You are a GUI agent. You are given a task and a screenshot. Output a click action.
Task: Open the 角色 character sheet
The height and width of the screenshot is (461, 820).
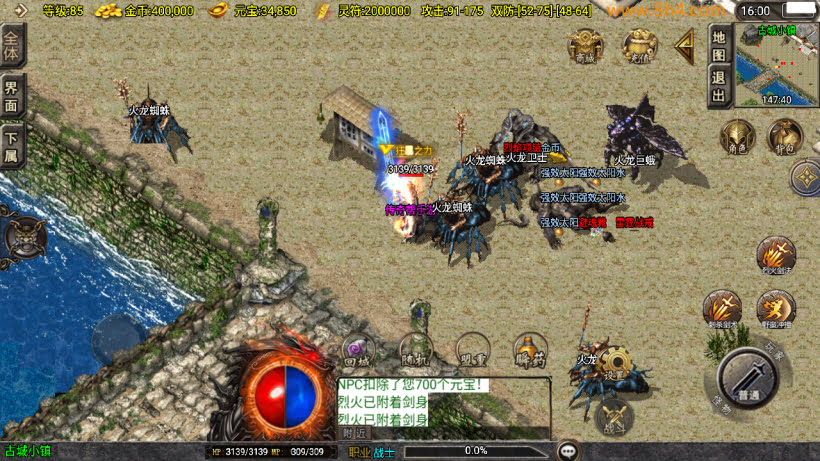(738, 136)
